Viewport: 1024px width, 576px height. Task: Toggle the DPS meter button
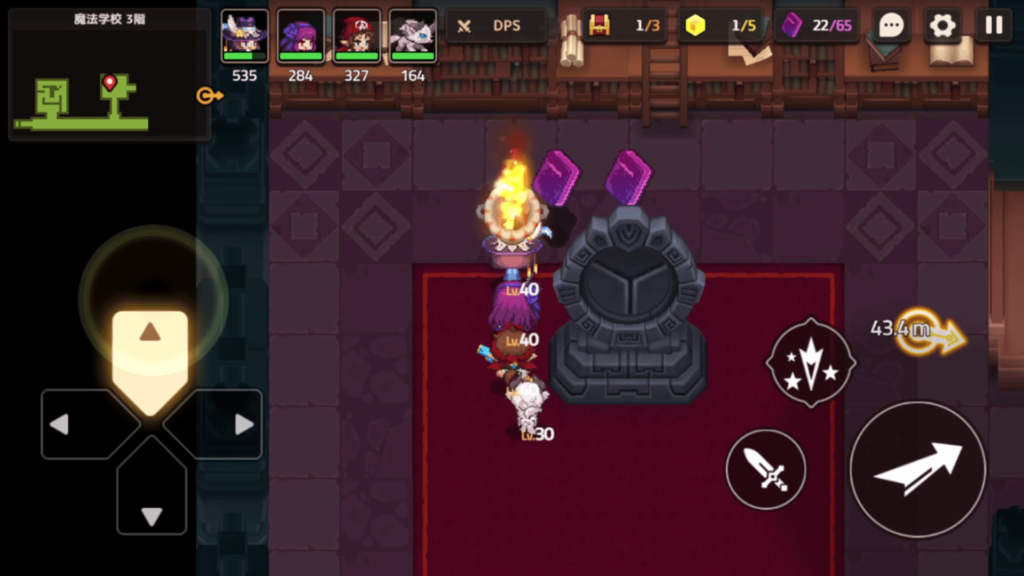click(x=496, y=26)
